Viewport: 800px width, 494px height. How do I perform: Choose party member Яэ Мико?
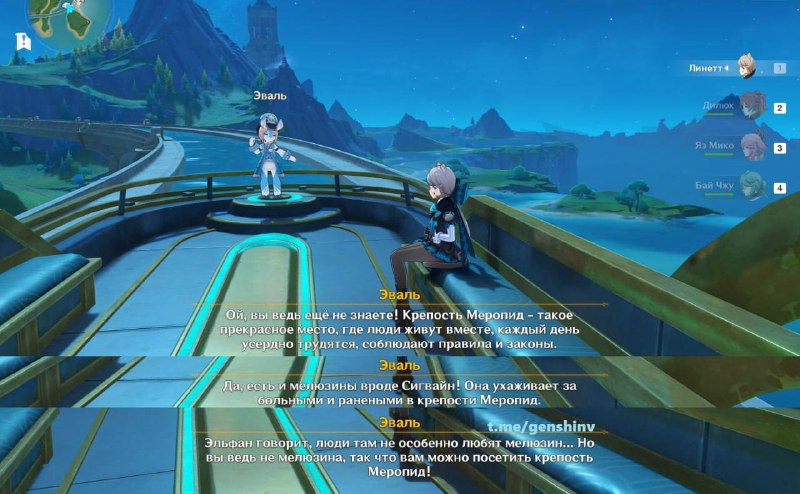click(752, 146)
